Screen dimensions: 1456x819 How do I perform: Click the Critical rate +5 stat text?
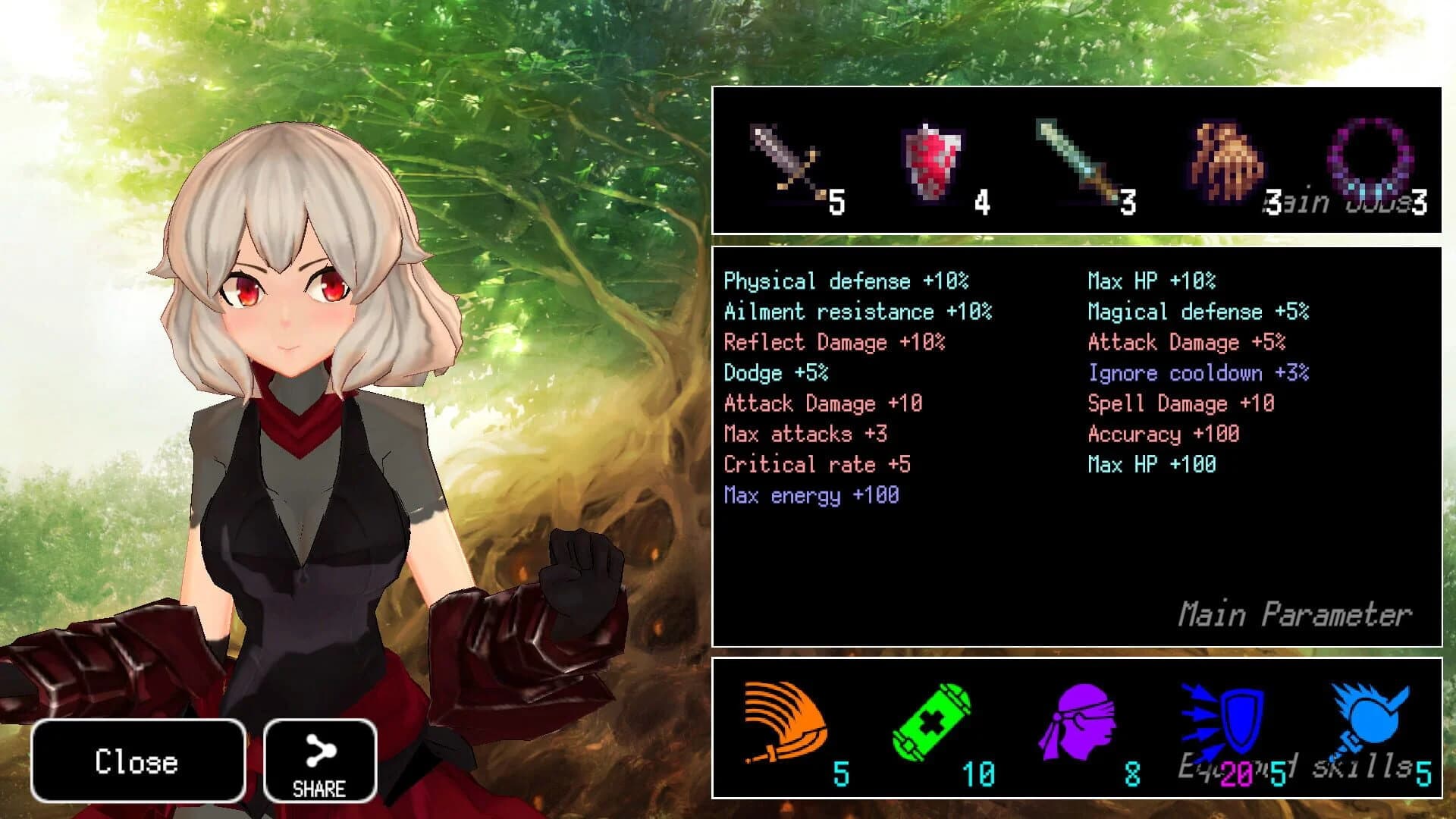[x=817, y=464]
